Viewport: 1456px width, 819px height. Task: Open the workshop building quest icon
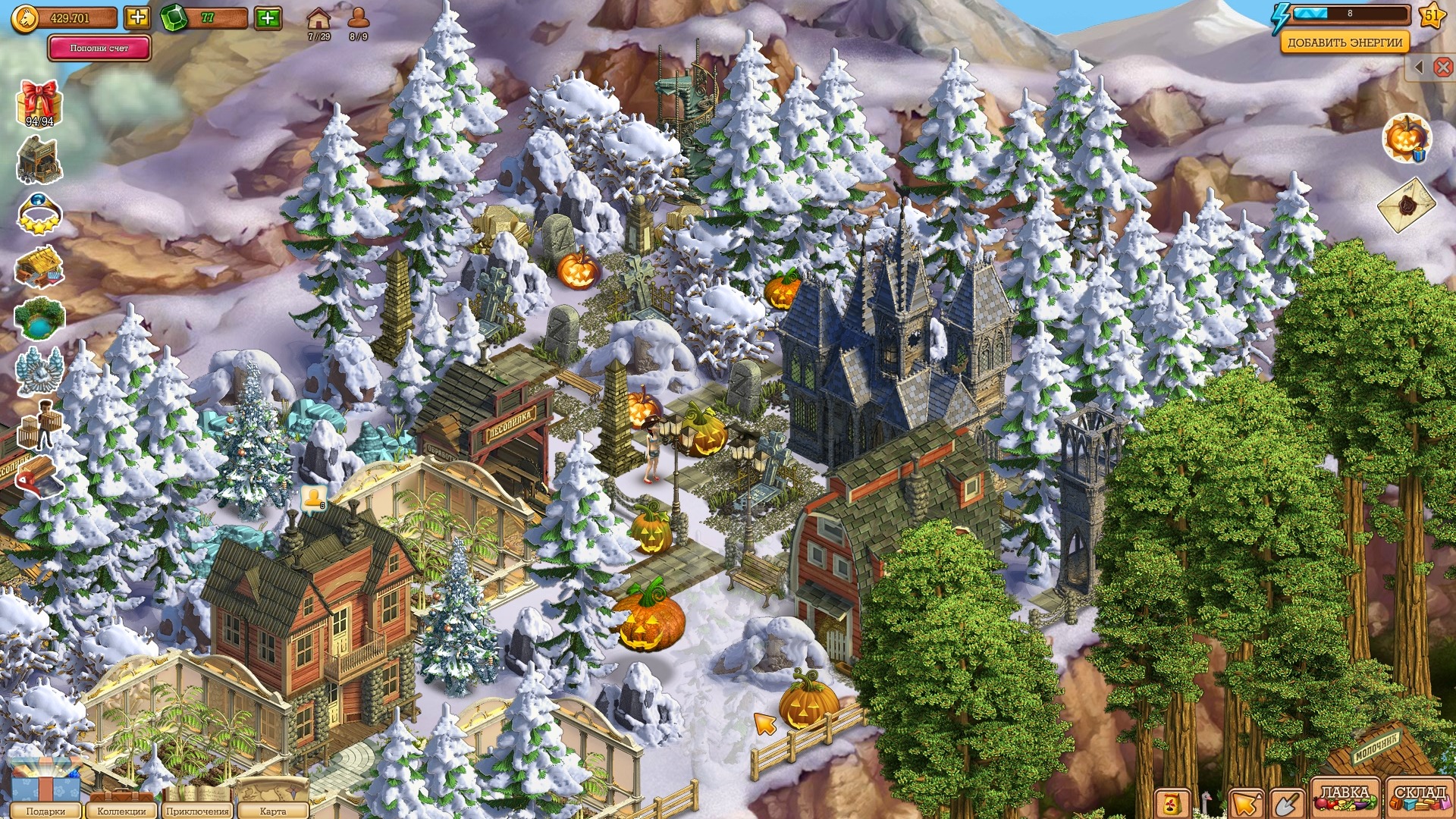39,160
